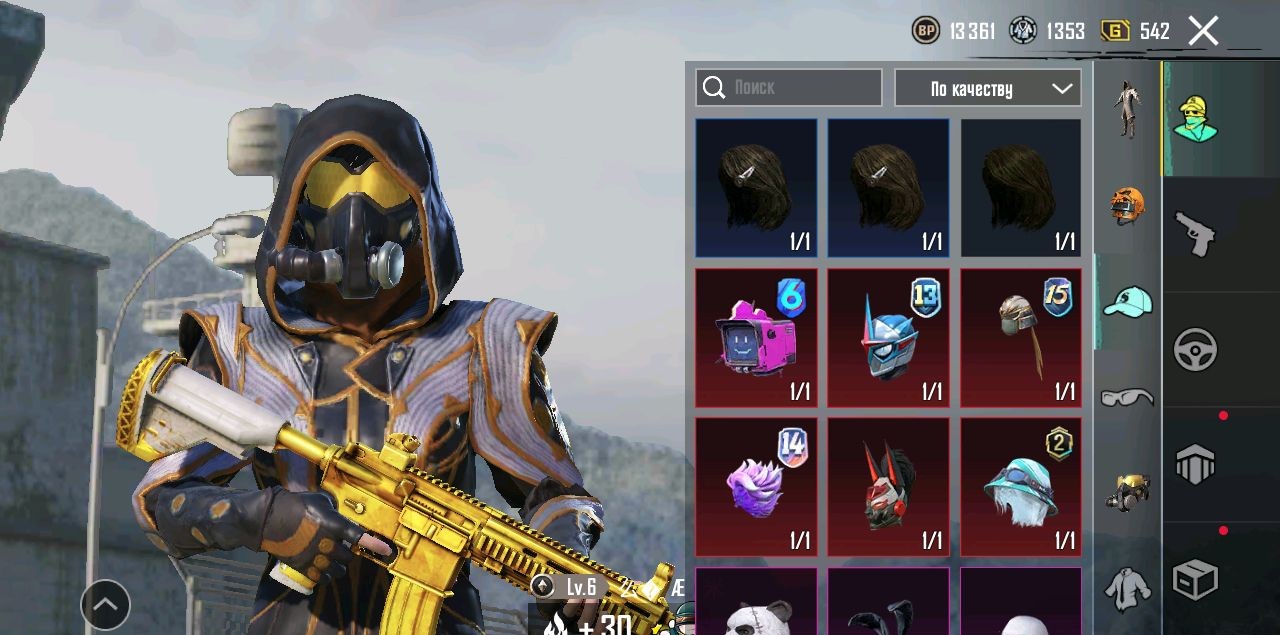Open the gas mask subcategory

tap(1127, 491)
